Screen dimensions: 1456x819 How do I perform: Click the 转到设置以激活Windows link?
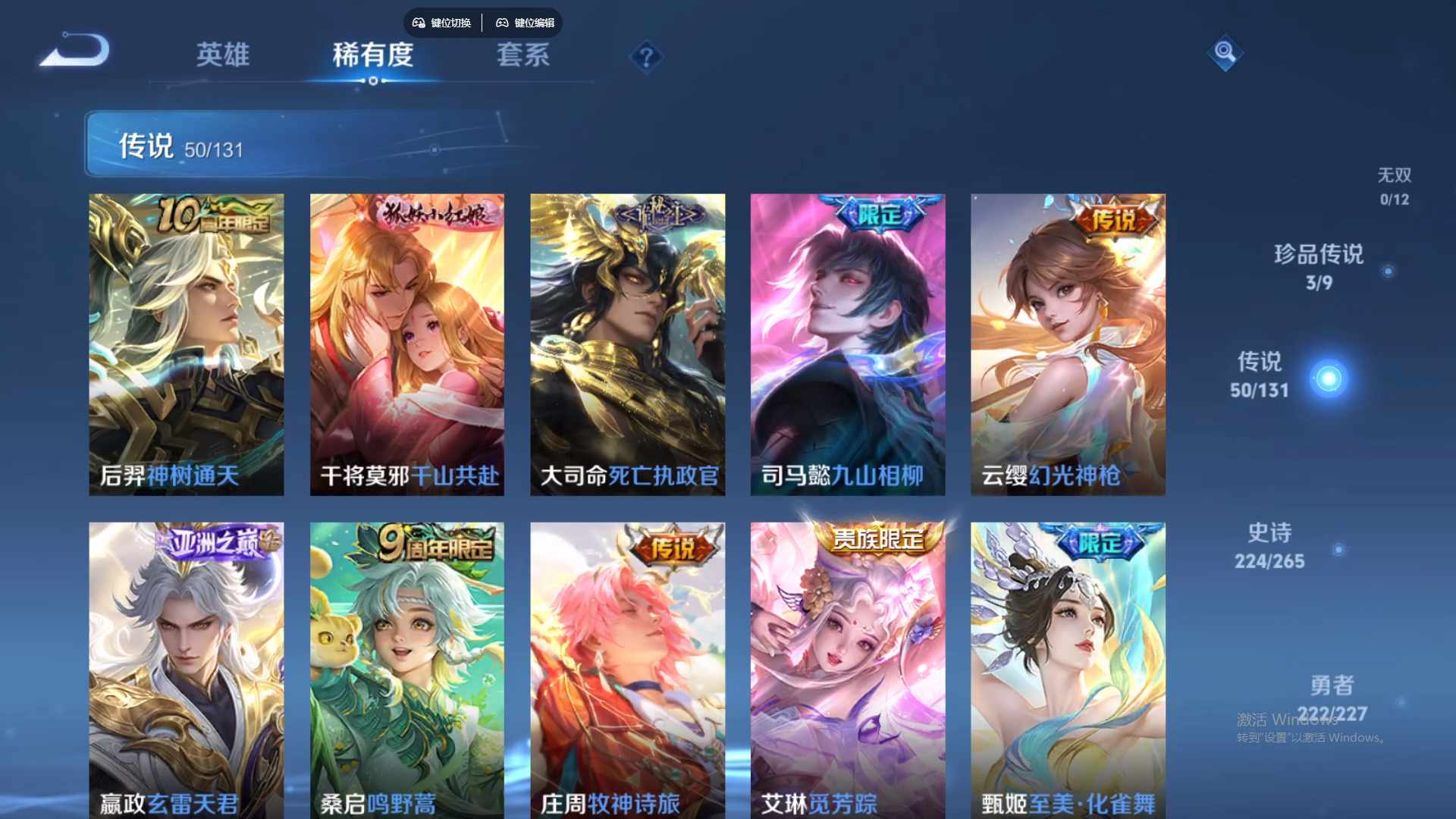coord(1312,736)
